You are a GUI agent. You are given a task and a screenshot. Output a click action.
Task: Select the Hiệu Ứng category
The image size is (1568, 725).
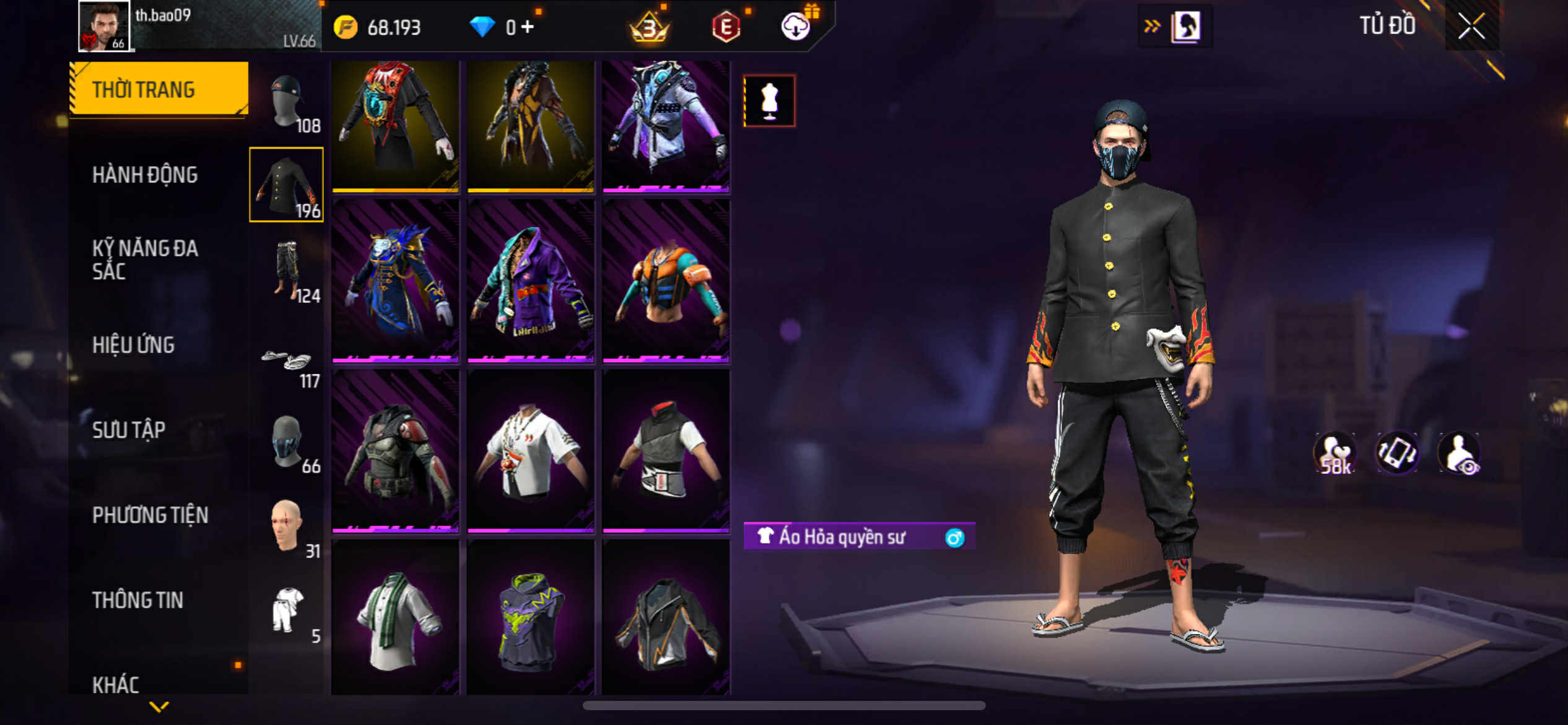(133, 345)
